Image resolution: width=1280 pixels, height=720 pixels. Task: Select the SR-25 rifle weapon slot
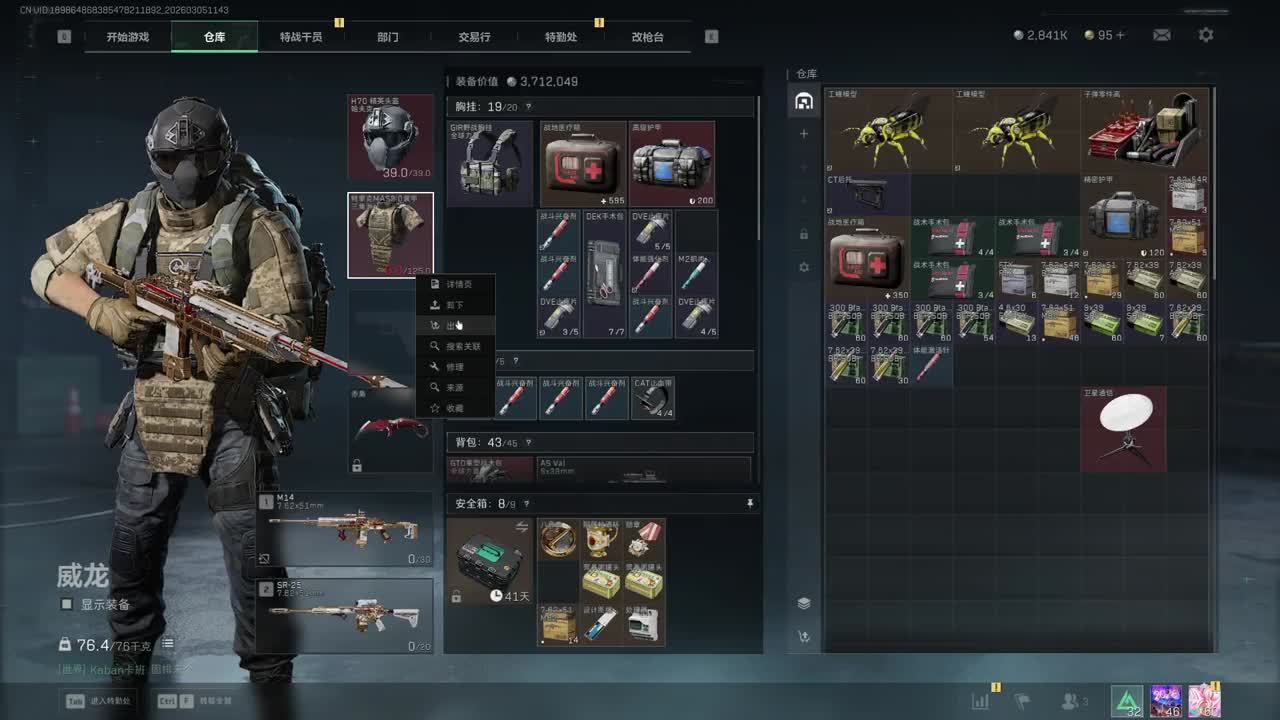coord(345,615)
